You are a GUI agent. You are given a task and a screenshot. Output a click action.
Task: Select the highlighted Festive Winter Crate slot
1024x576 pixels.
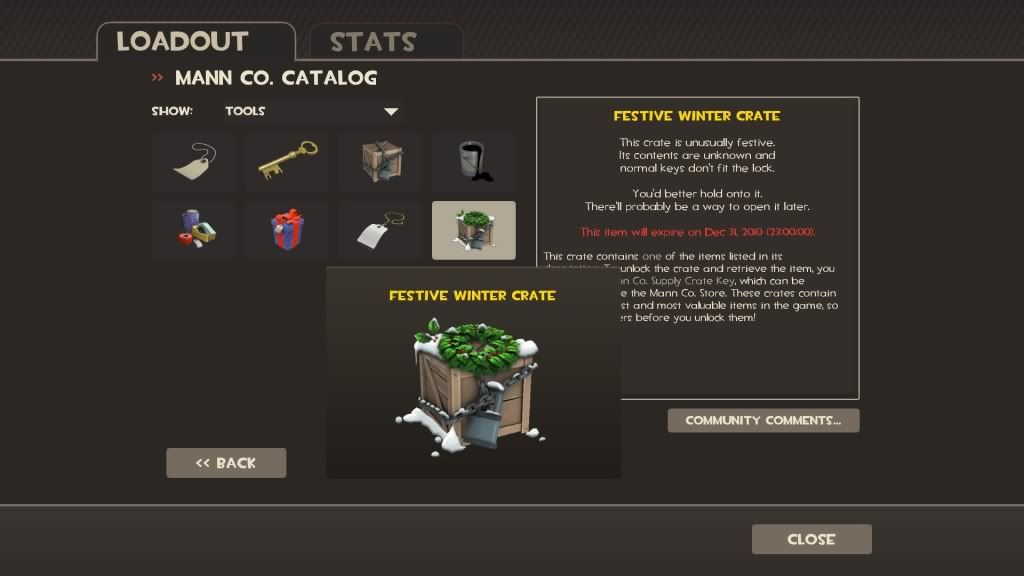point(474,231)
